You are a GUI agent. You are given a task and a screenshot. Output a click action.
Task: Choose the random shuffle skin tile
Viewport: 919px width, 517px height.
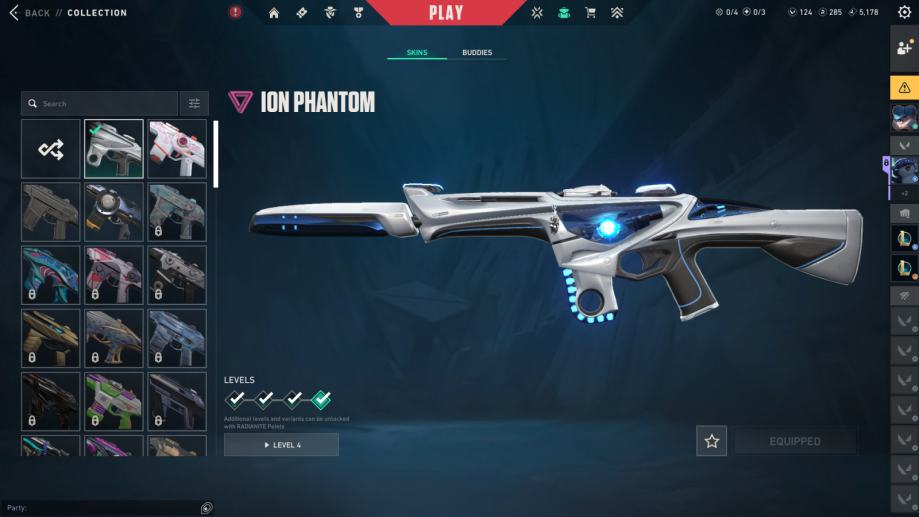coord(51,149)
